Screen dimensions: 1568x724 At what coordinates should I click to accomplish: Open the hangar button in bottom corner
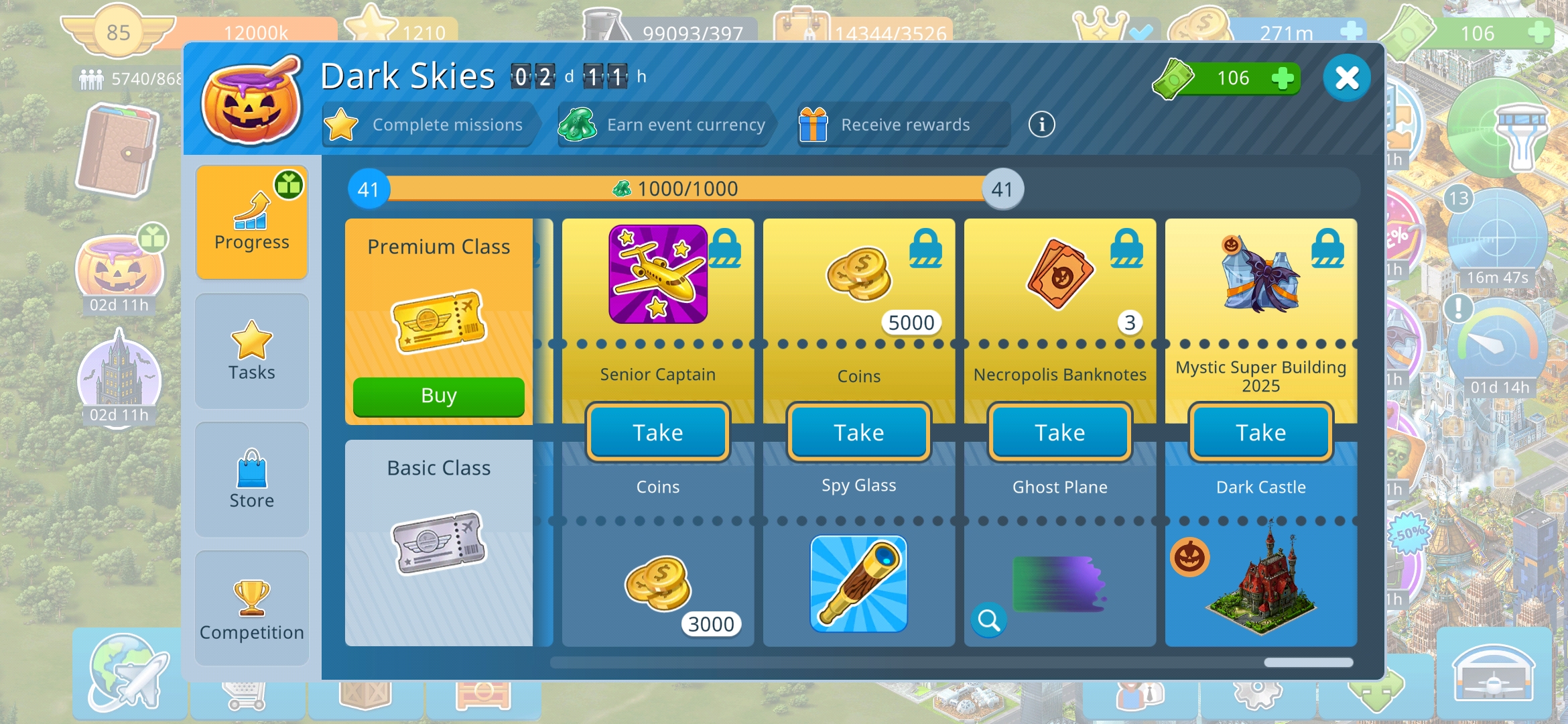click(1493, 674)
